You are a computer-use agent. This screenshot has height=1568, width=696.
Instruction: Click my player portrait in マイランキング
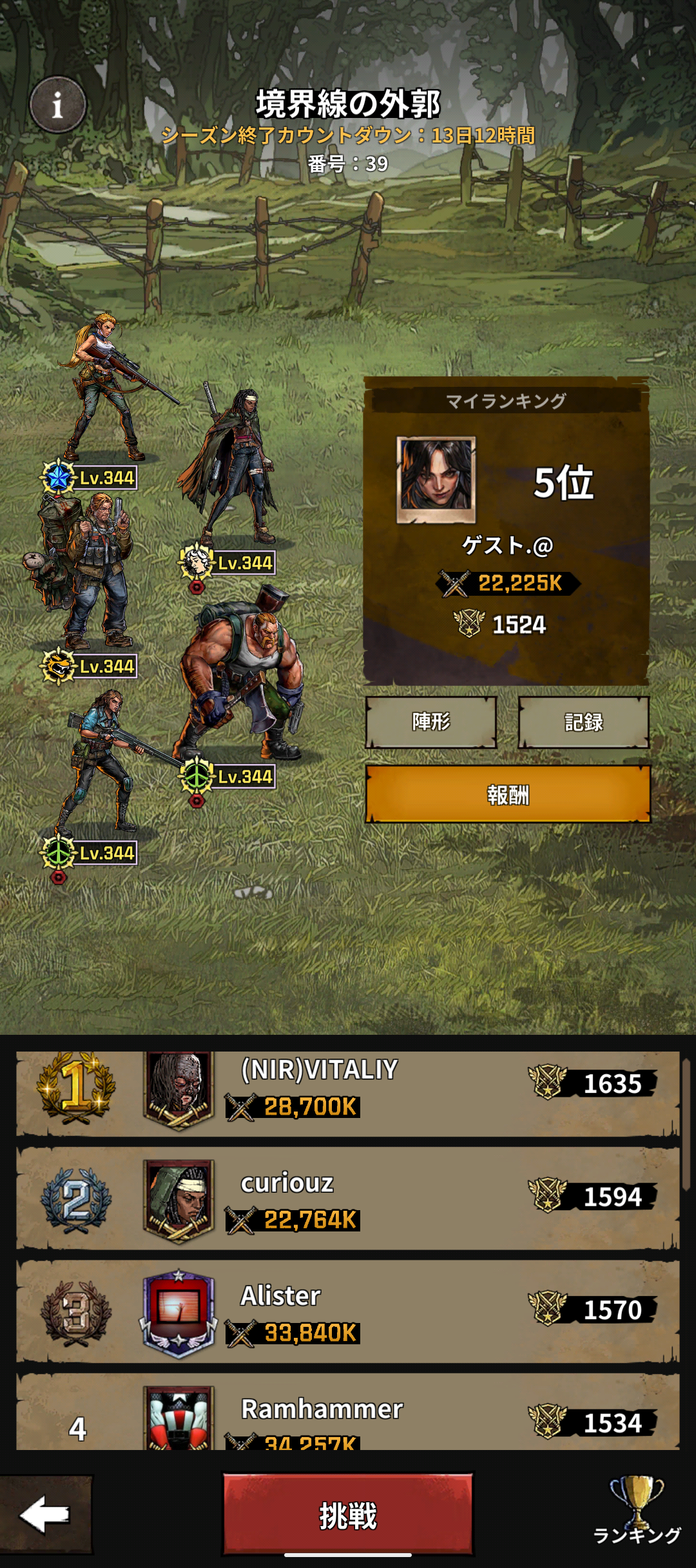[436, 479]
